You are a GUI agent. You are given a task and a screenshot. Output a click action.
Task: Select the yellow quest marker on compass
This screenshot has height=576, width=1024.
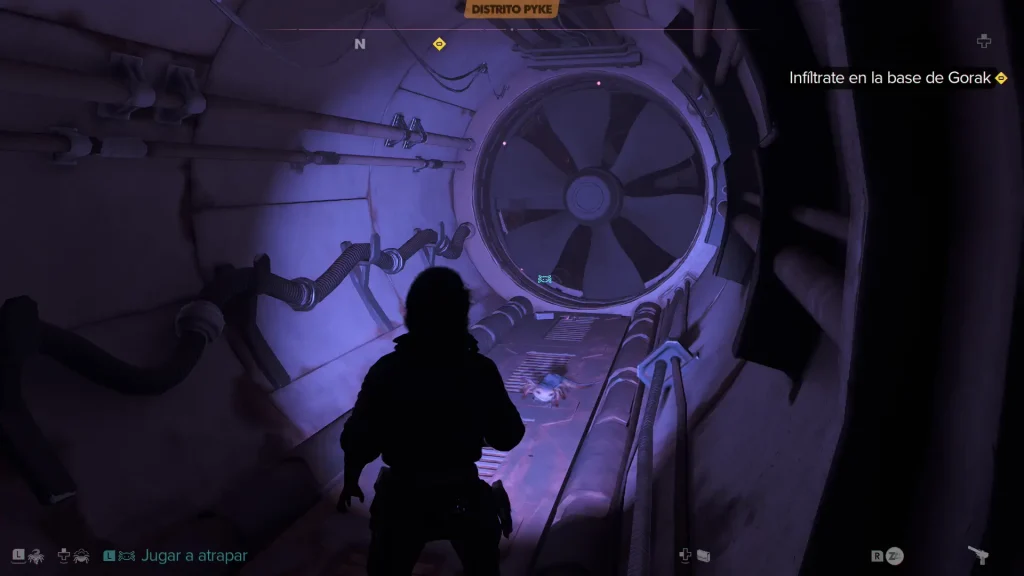point(438,44)
